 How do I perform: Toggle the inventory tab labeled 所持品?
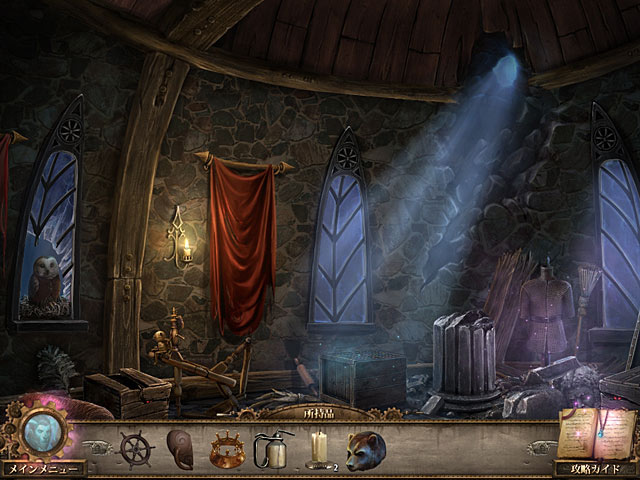(320, 412)
